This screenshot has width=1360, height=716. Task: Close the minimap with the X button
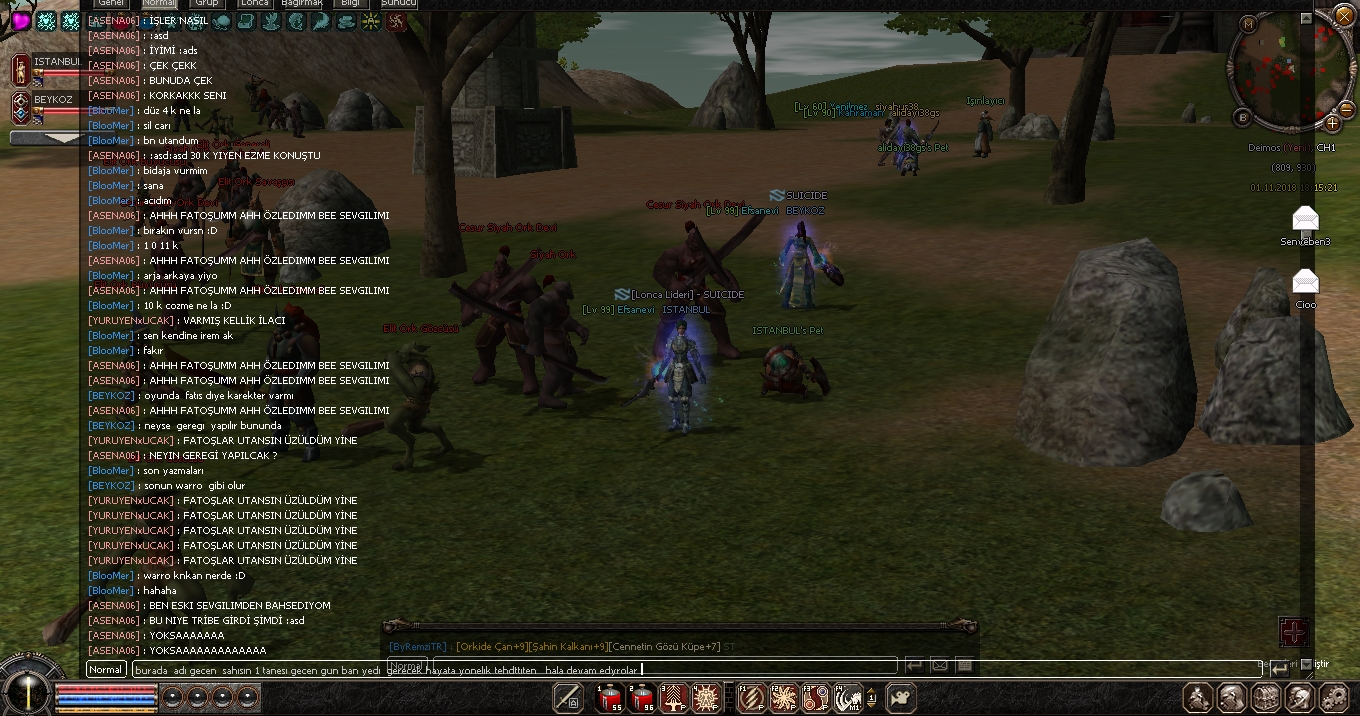[x=1343, y=17]
